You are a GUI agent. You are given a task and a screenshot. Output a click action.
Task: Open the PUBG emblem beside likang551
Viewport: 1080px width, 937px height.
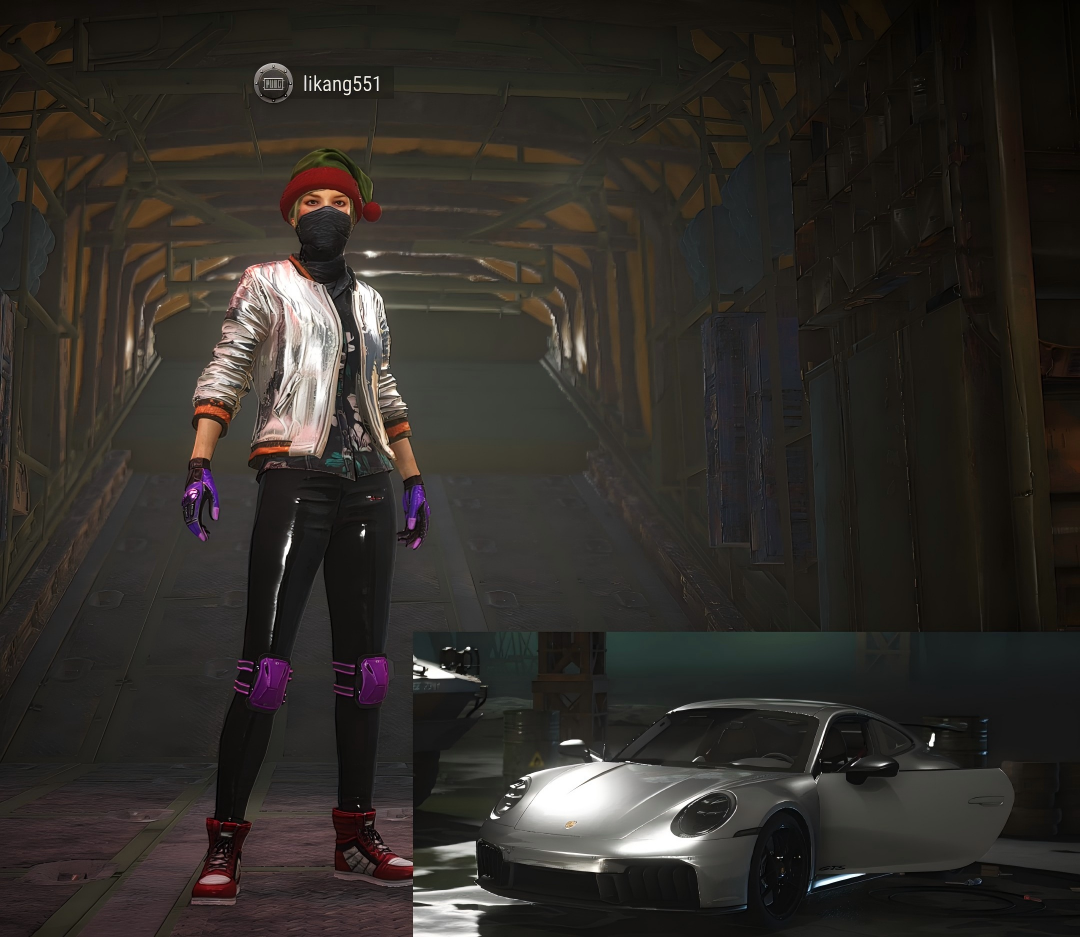(273, 84)
